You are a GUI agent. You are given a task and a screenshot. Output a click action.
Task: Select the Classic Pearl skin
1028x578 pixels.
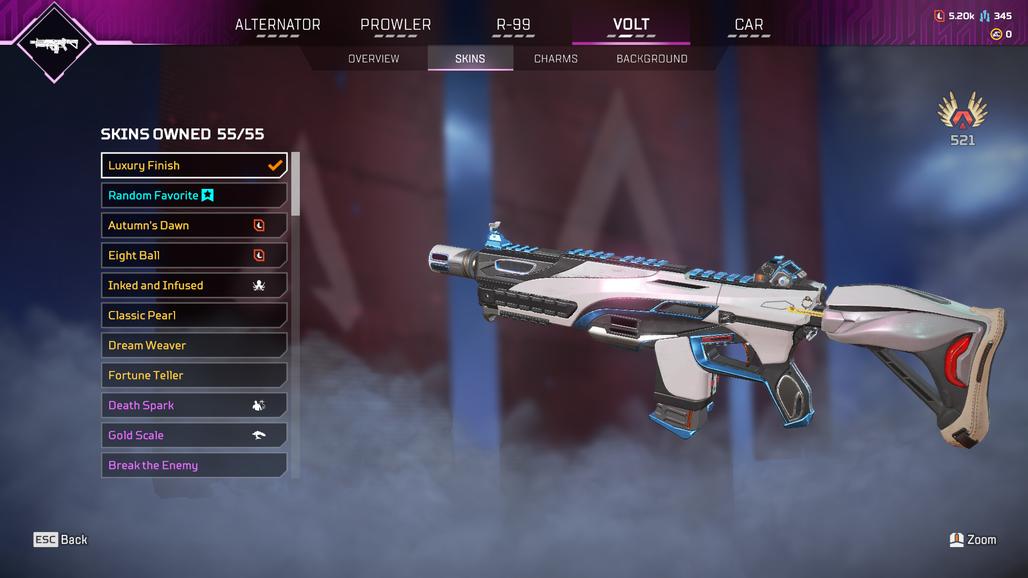(x=194, y=315)
